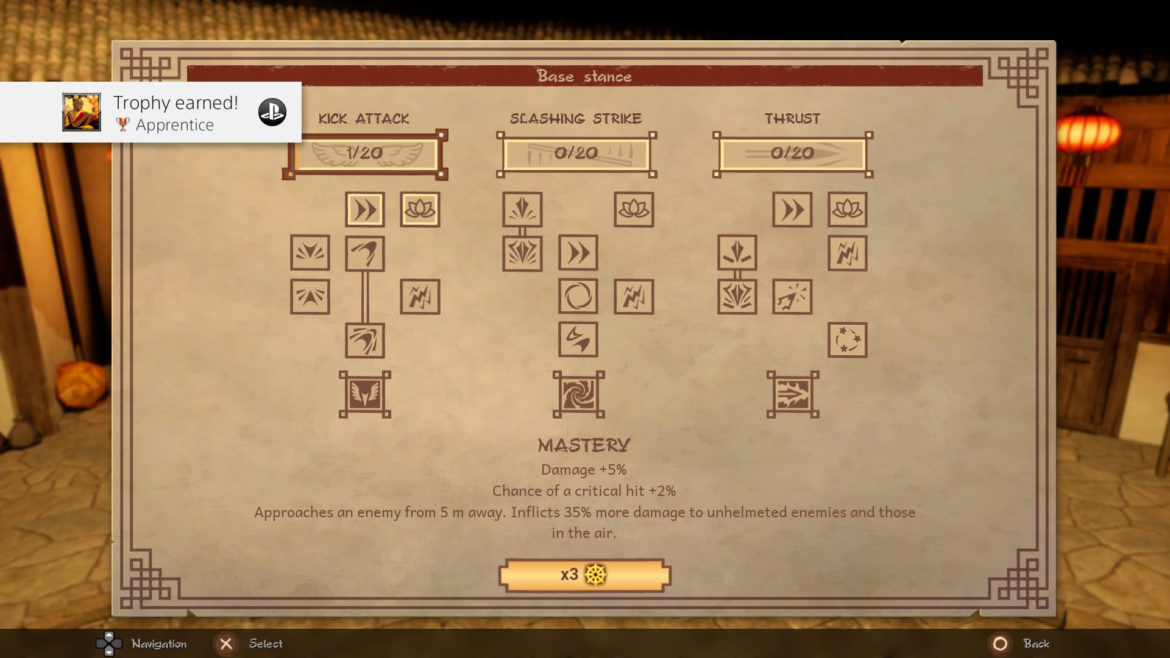This screenshot has height=658, width=1170.
Task: Choose the sparking arrow skill in Thrust tree
Action: (792, 297)
